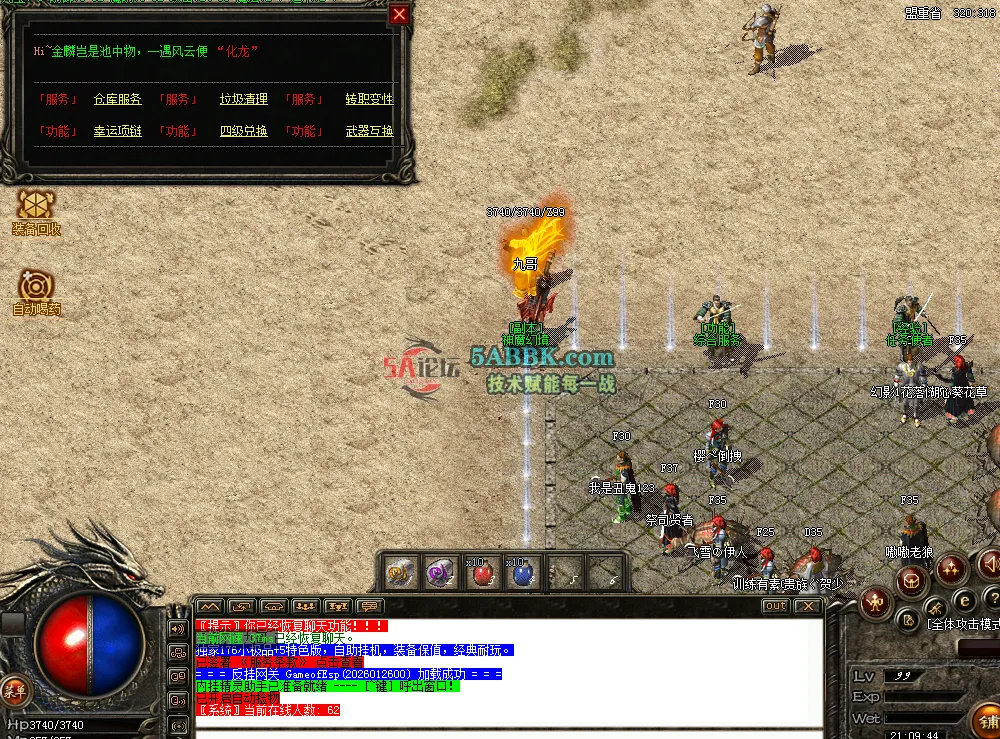This screenshot has width=1000, height=739.
Task: Open 仓库服务 warehouse service link
Action: (118, 100)
